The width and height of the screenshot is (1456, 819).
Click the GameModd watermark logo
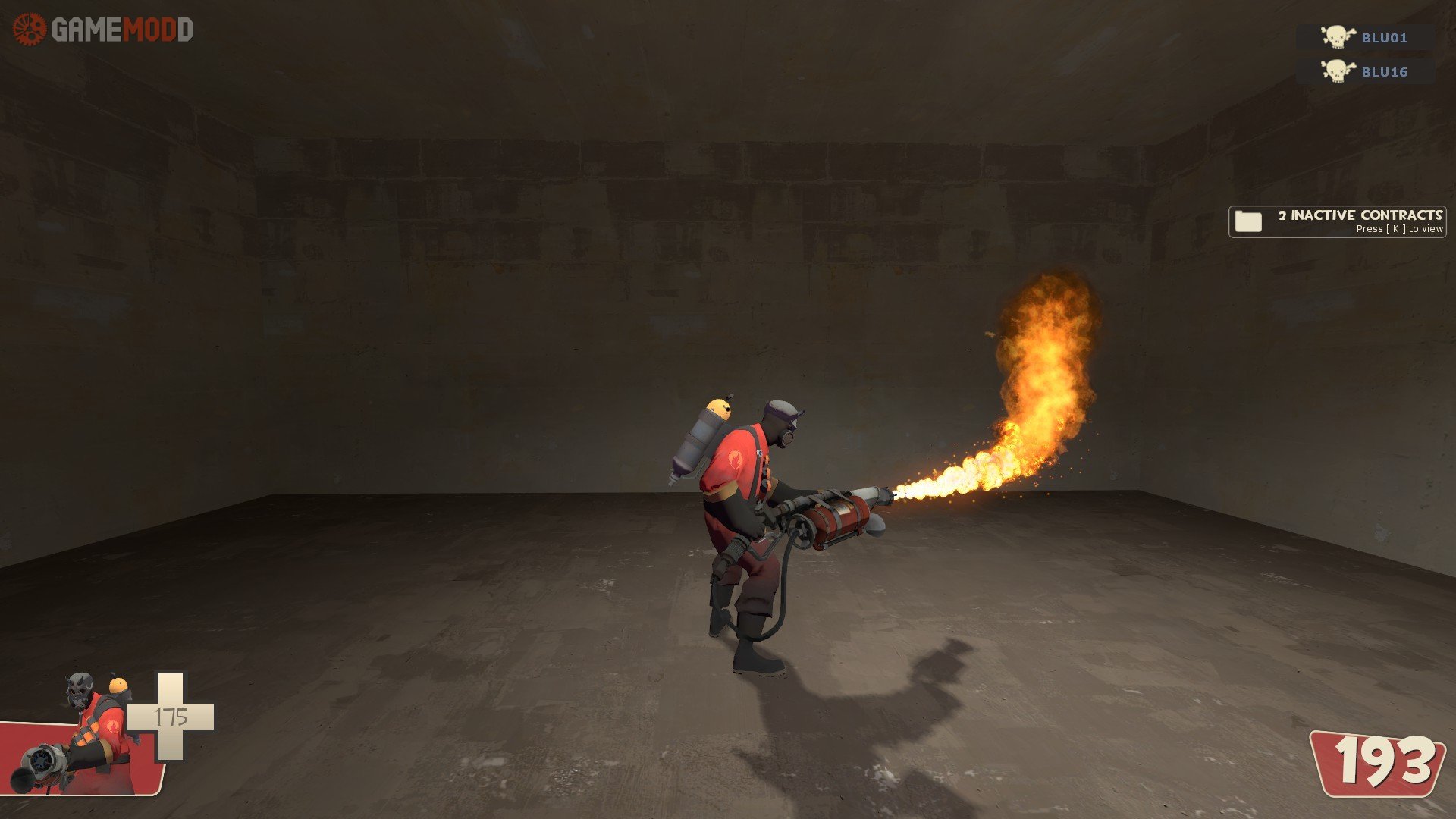pyautogui.click(x=103, y=30)
